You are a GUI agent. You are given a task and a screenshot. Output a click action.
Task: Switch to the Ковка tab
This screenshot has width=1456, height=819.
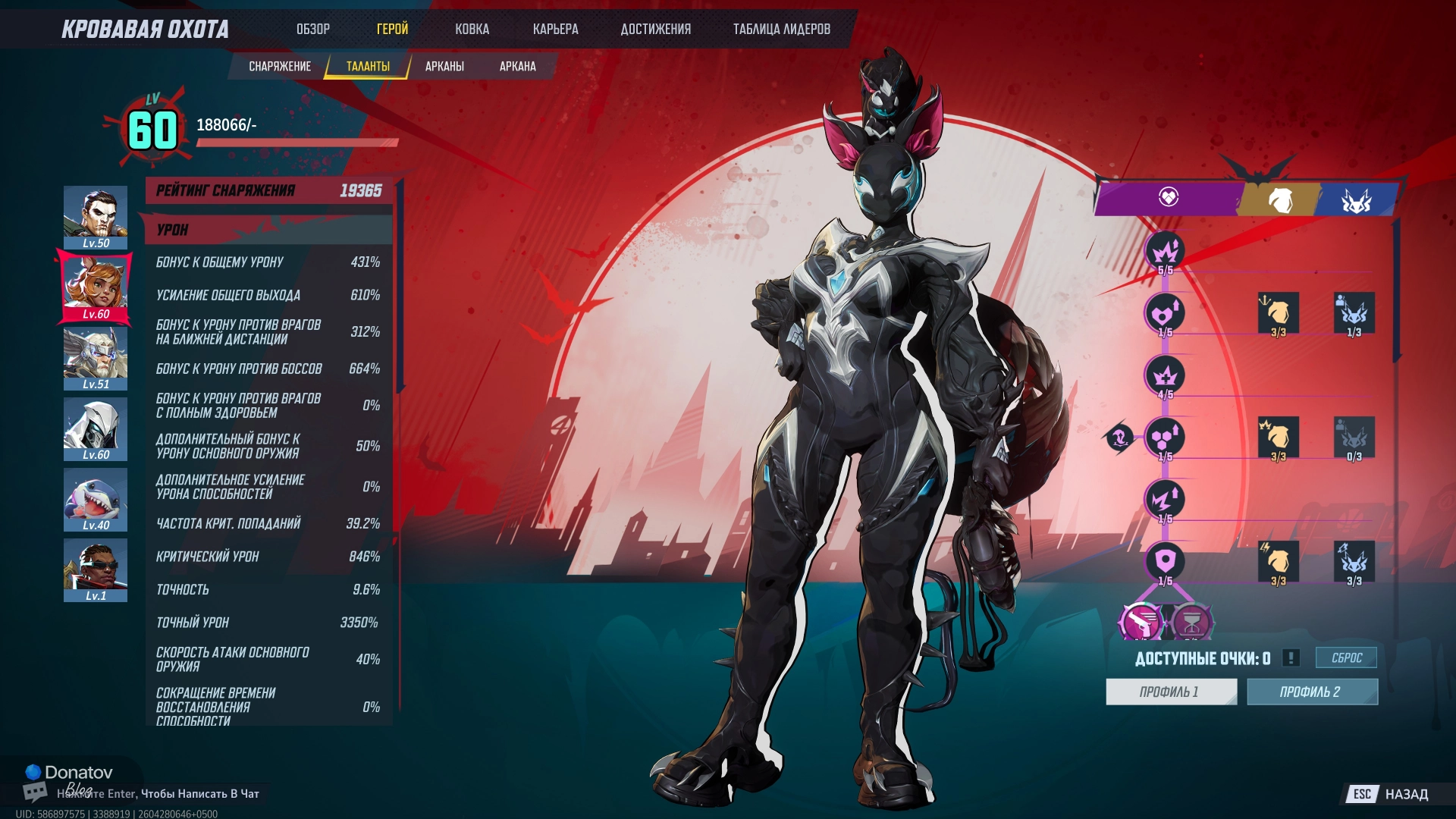coord(472,30)
